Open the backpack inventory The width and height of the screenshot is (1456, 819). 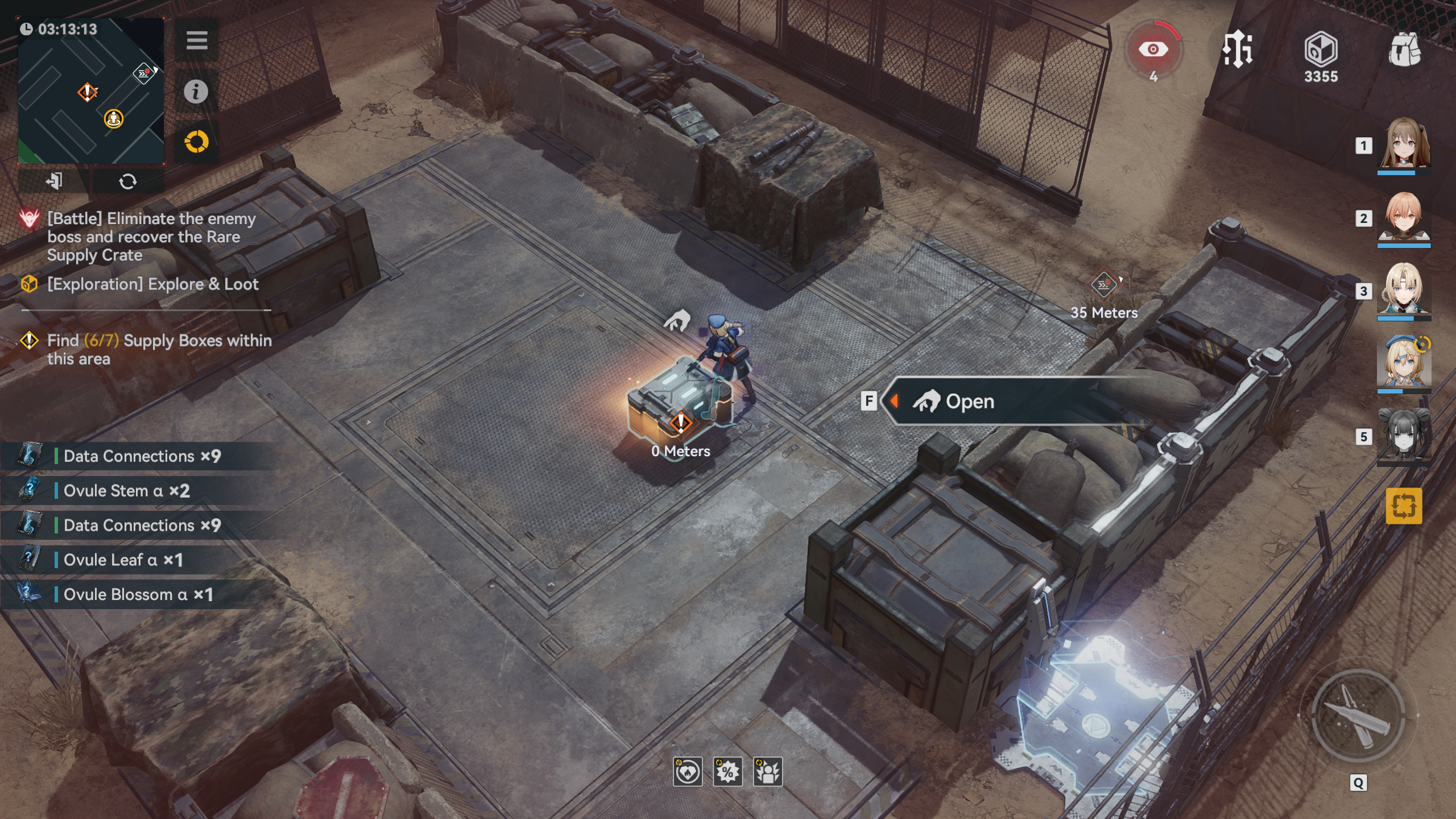1404,50
